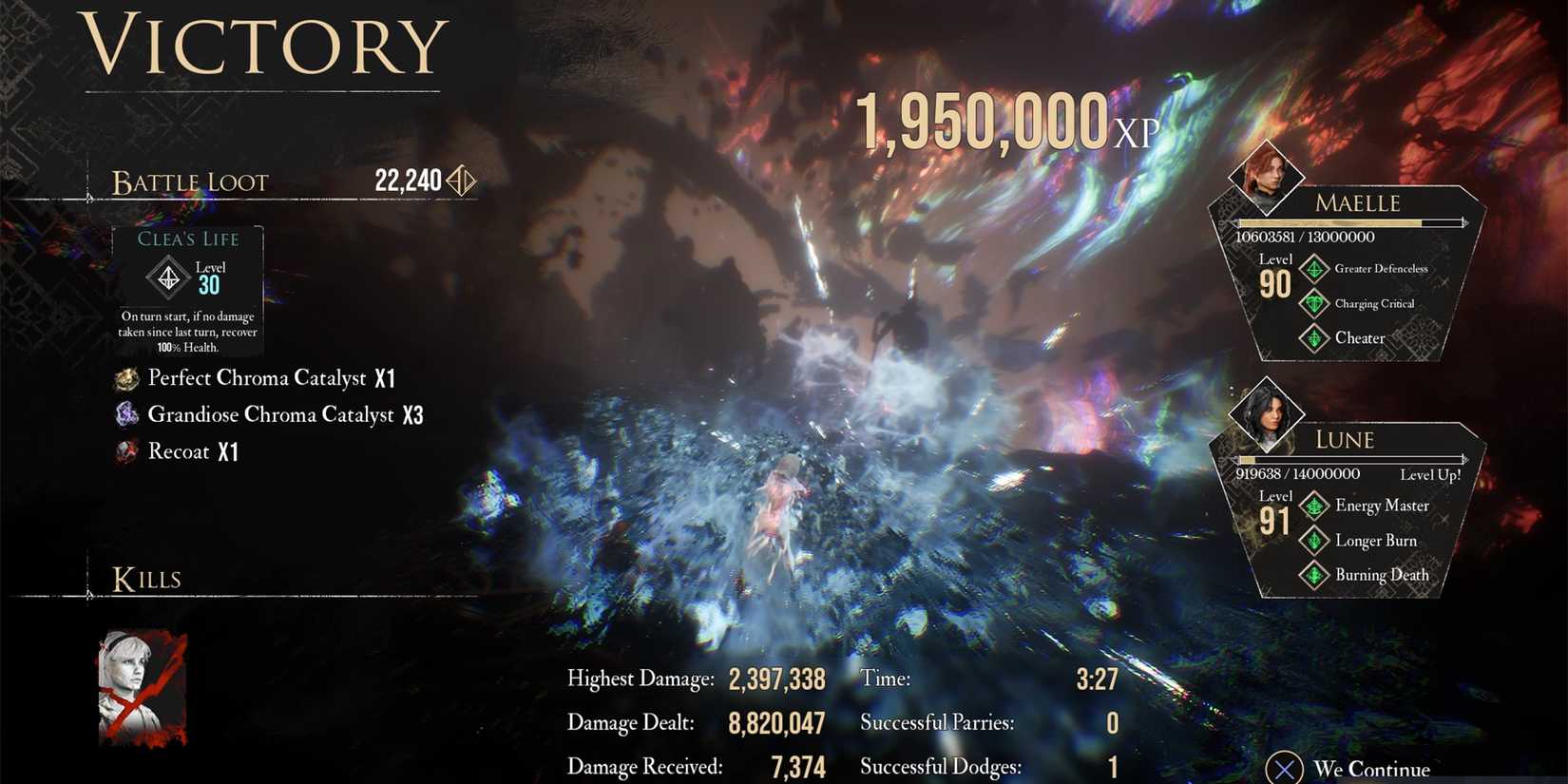The width and height of the screenshot is (1568, 784).
Task: Click the currency coin icon beside 22,240
Action: (x=461, y=179)
